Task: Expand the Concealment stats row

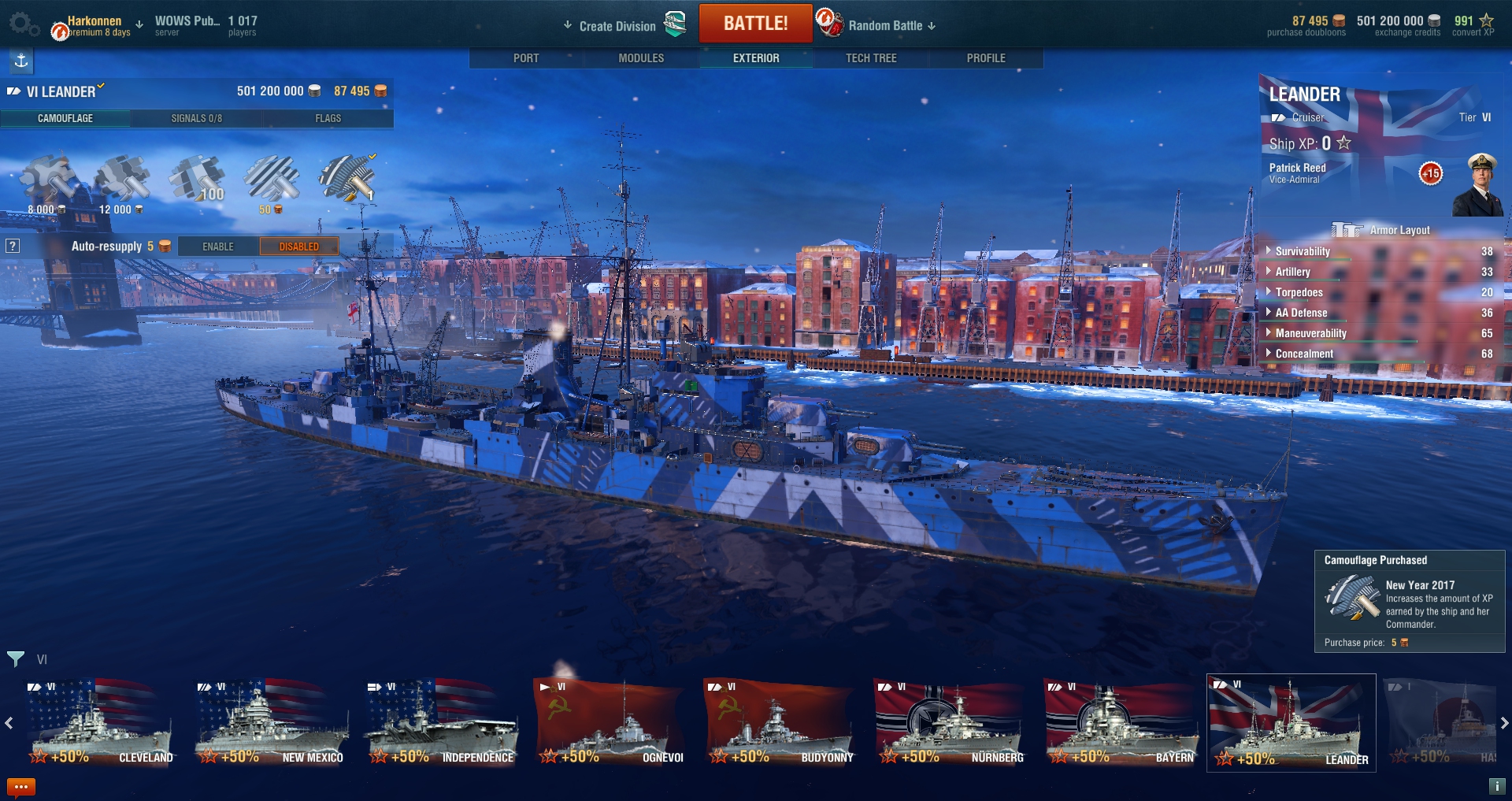Action: point(1304,354)
